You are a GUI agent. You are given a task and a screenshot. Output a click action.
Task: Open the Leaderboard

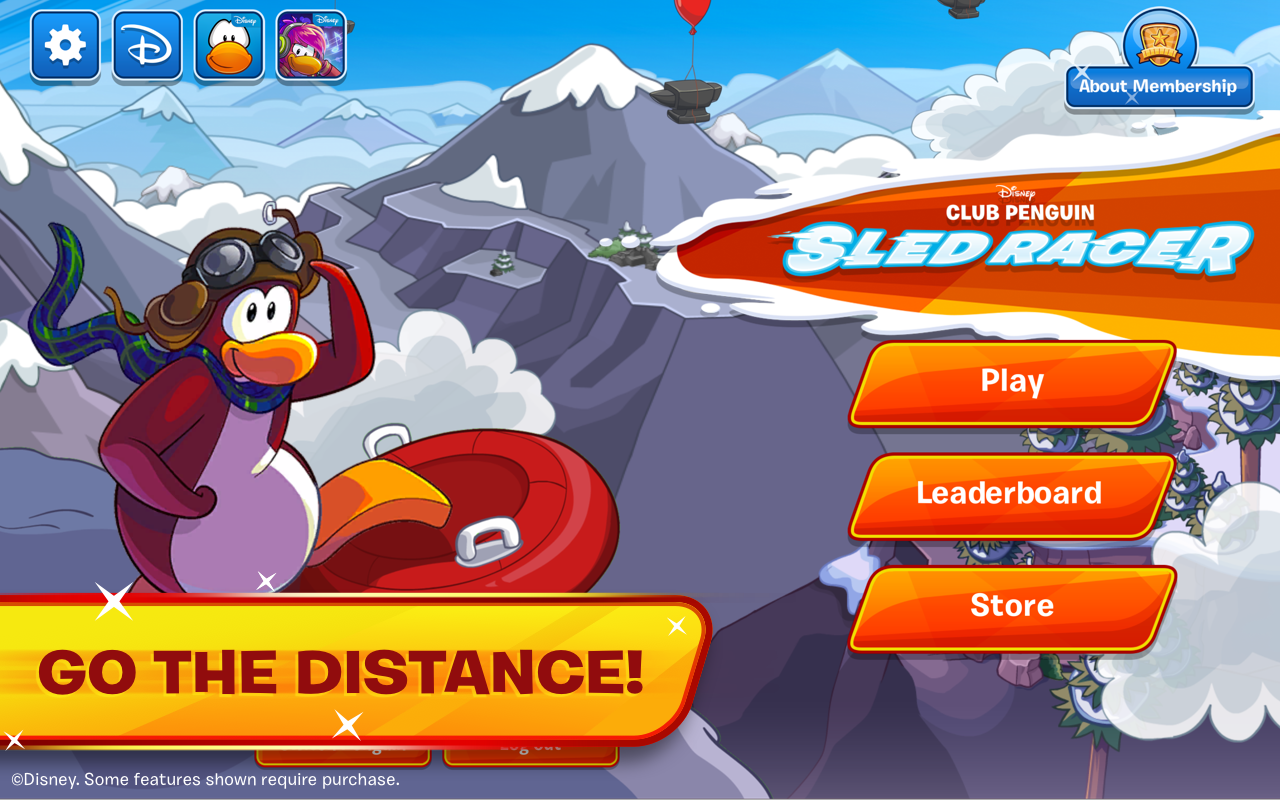1012,493
